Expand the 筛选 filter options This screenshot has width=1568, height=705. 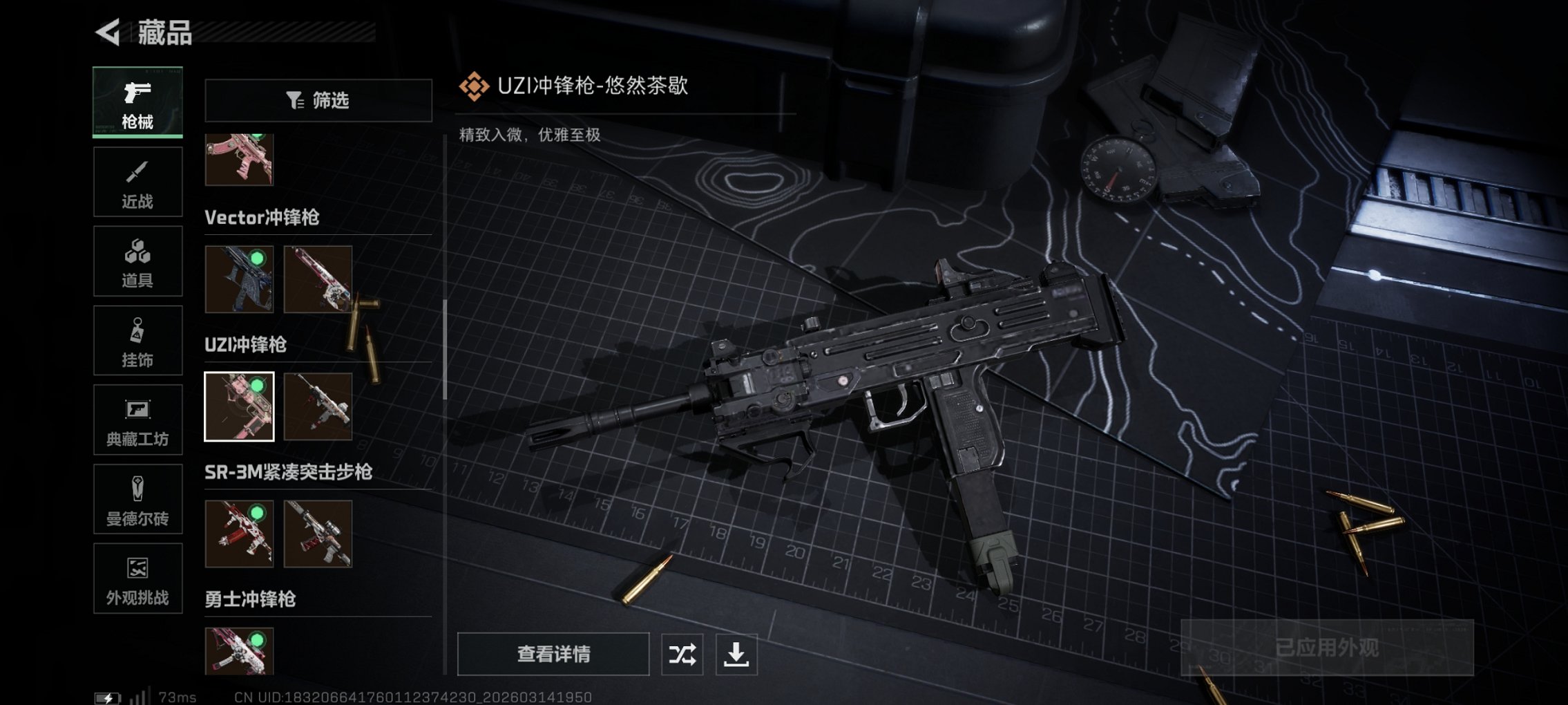pos(318,100)
